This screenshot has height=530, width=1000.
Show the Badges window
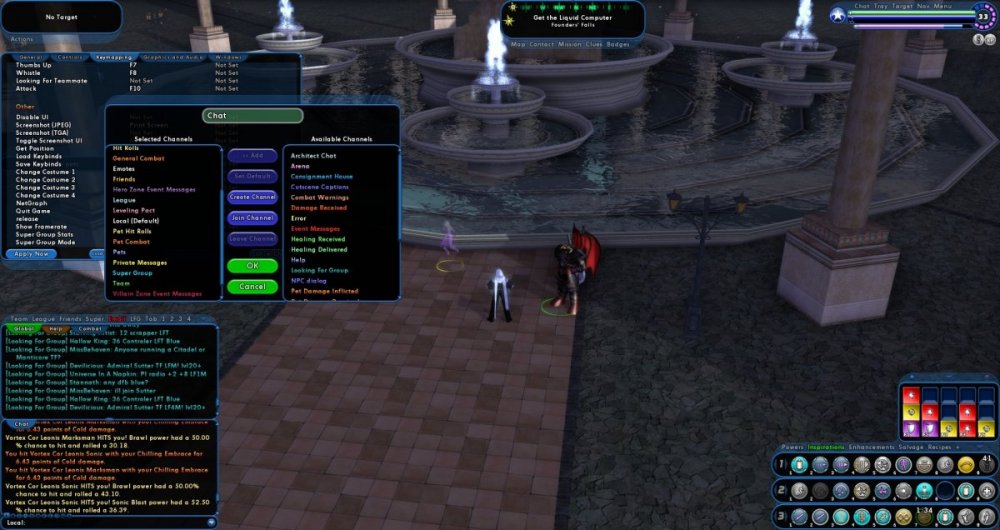[x=619, y=45]
